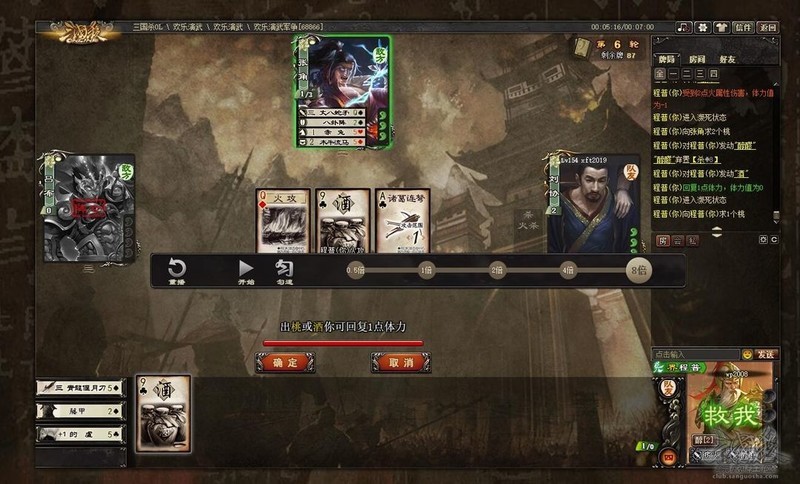Confirm with the 确定 button
The width and height of the screenshot is (800, 484).
pyautogui.click(x=291, y=363)
